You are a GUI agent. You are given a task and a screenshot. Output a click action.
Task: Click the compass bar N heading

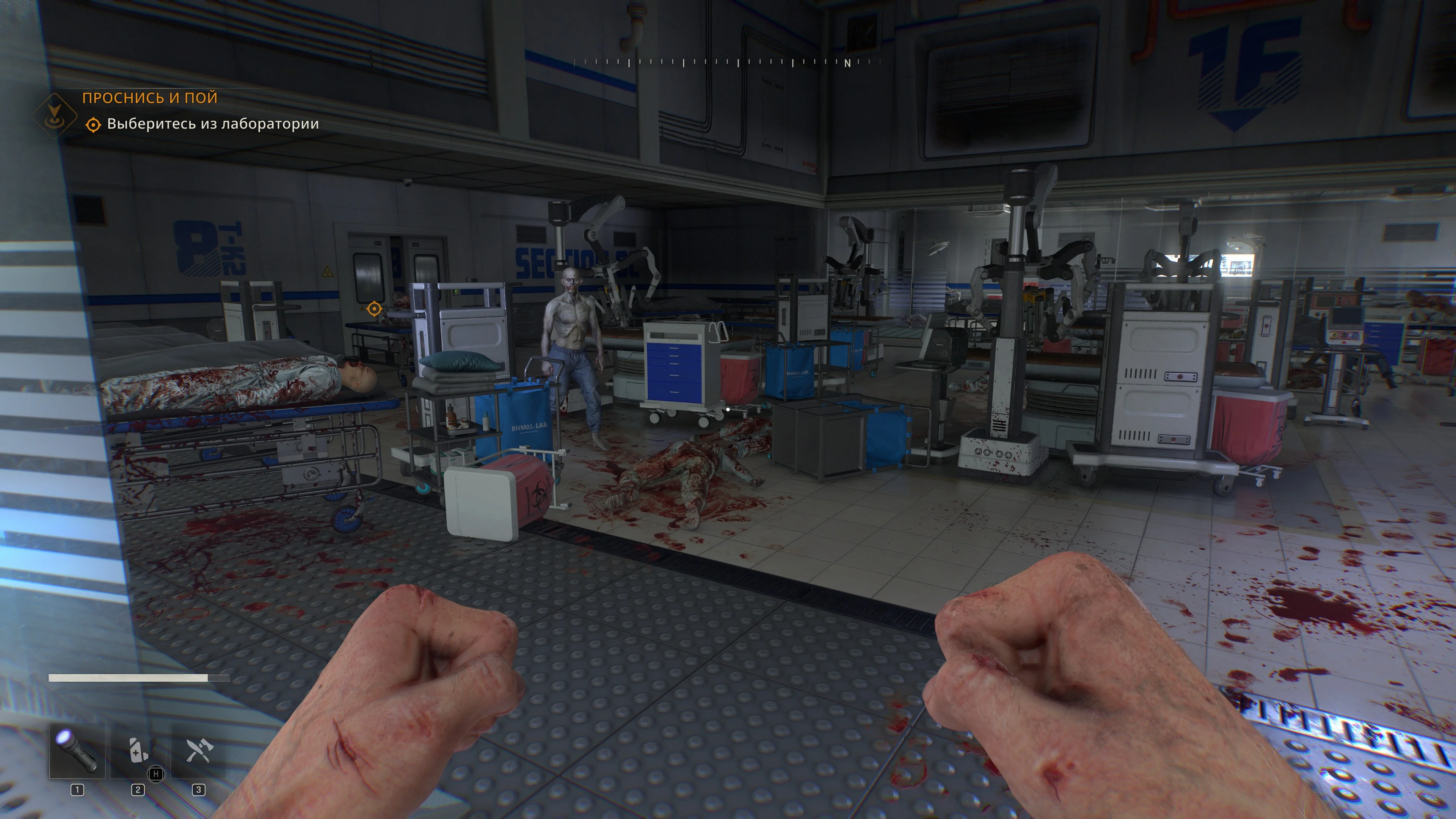point(847,63)
